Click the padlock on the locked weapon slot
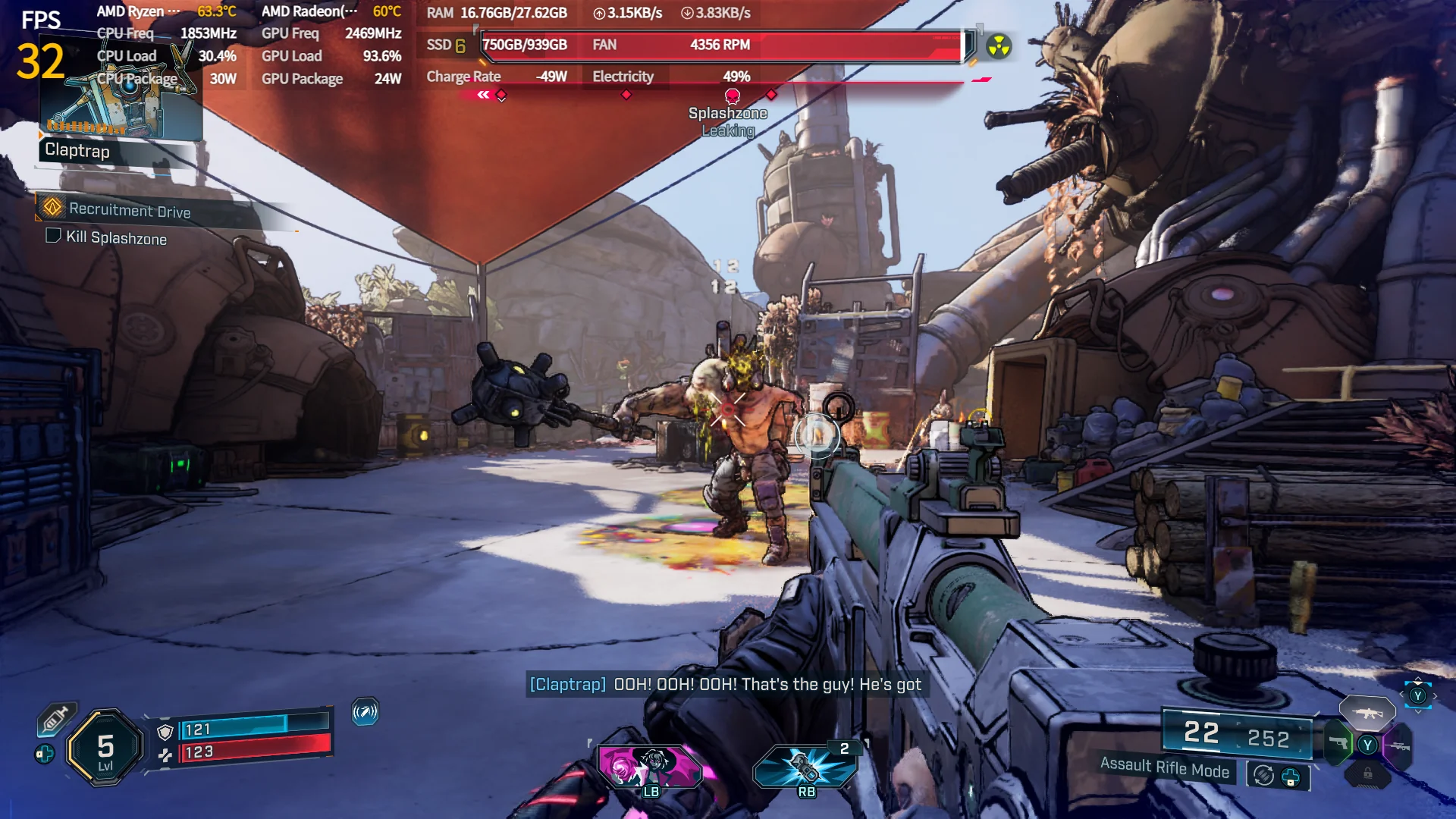The image size is (1456, 819). 1368,772
